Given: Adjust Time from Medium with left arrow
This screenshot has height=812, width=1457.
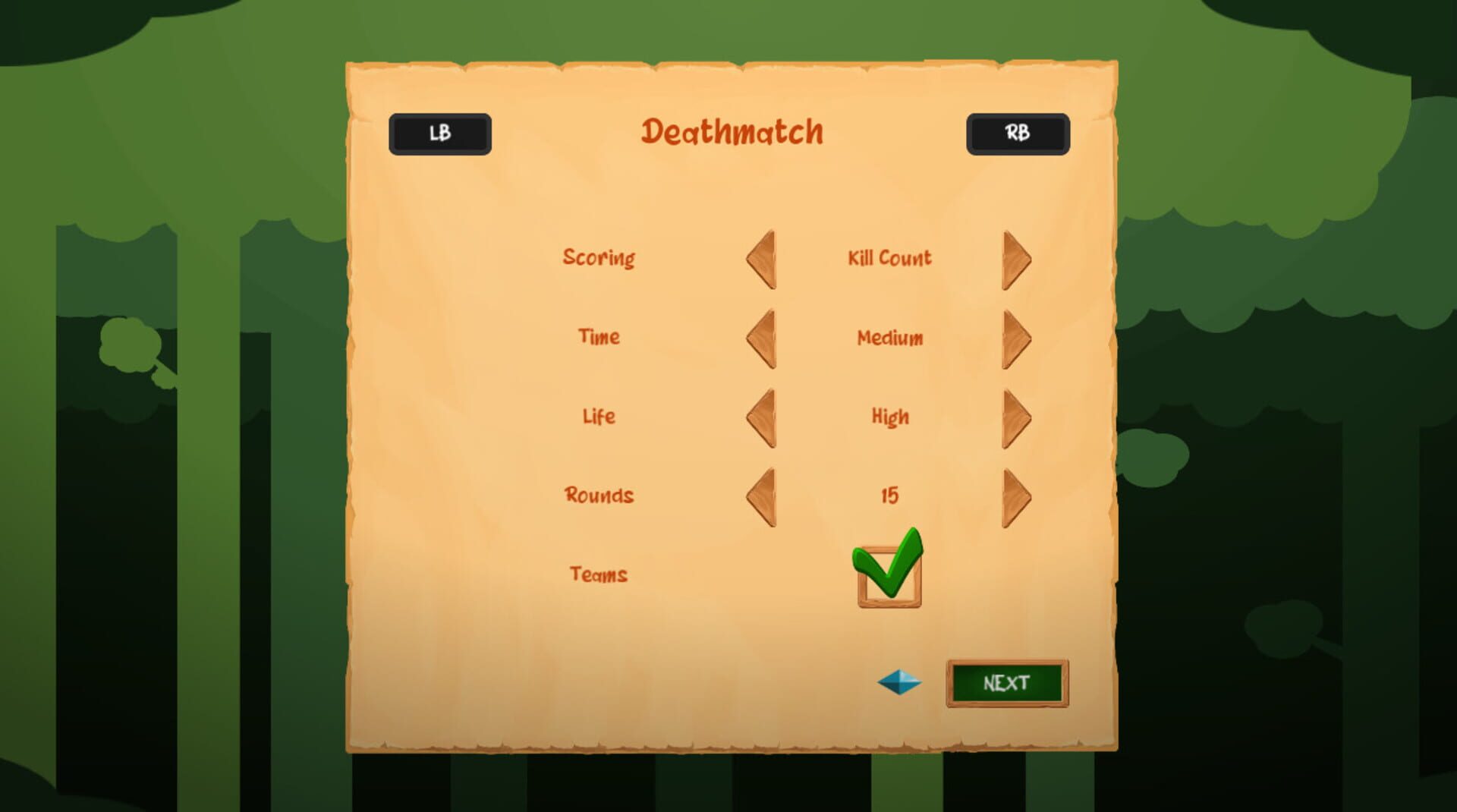Looking at the screenshot, I should coord(761,338).
